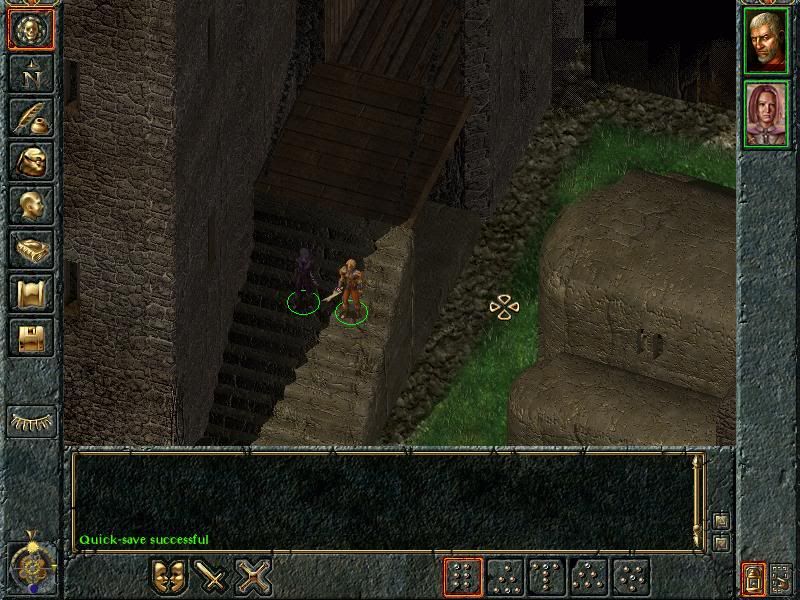Click the crossed-swords stop action button
The image size is (800, 600).
[255, 576]
